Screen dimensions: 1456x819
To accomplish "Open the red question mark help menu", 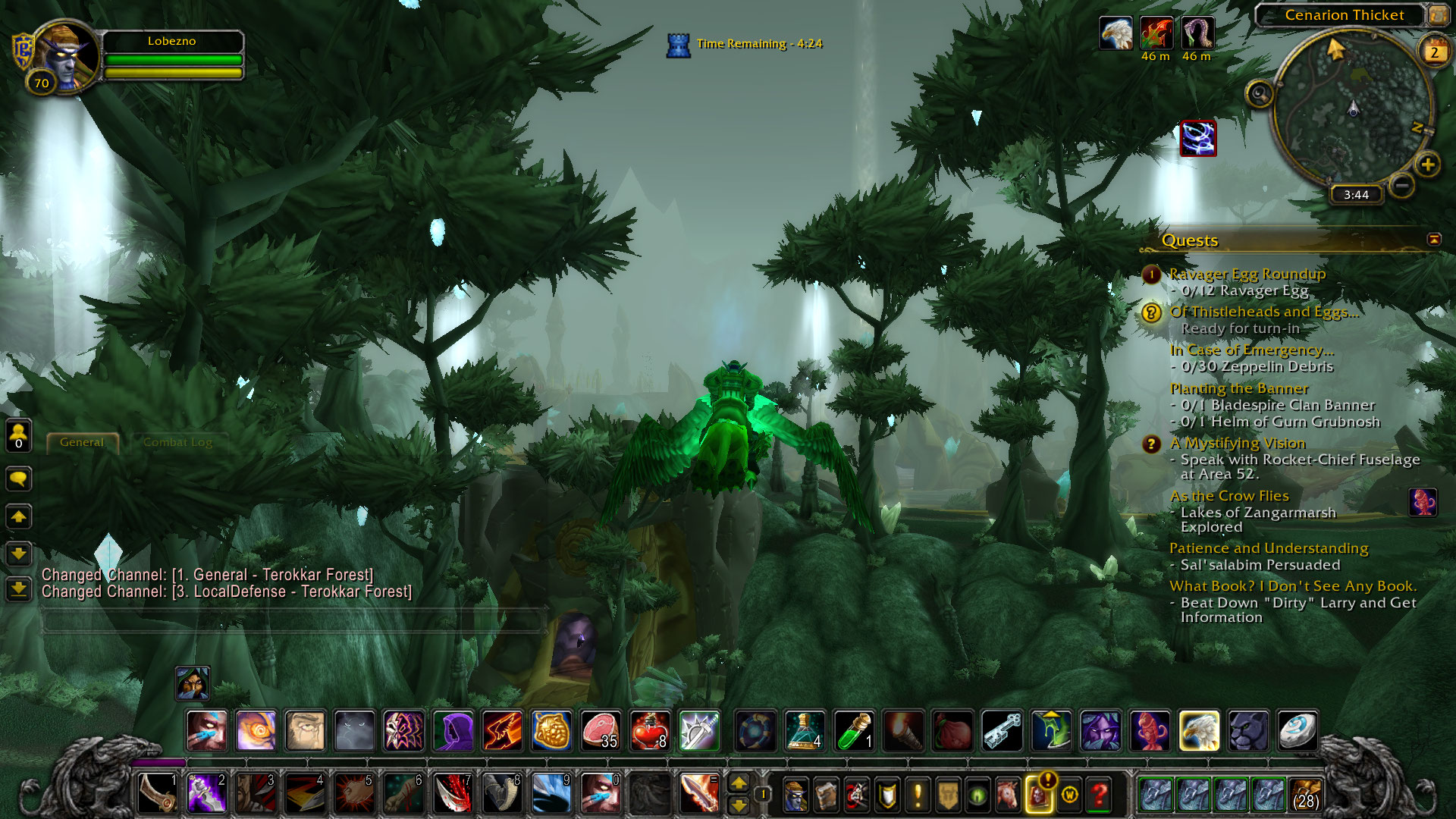I will (1099, 795).
